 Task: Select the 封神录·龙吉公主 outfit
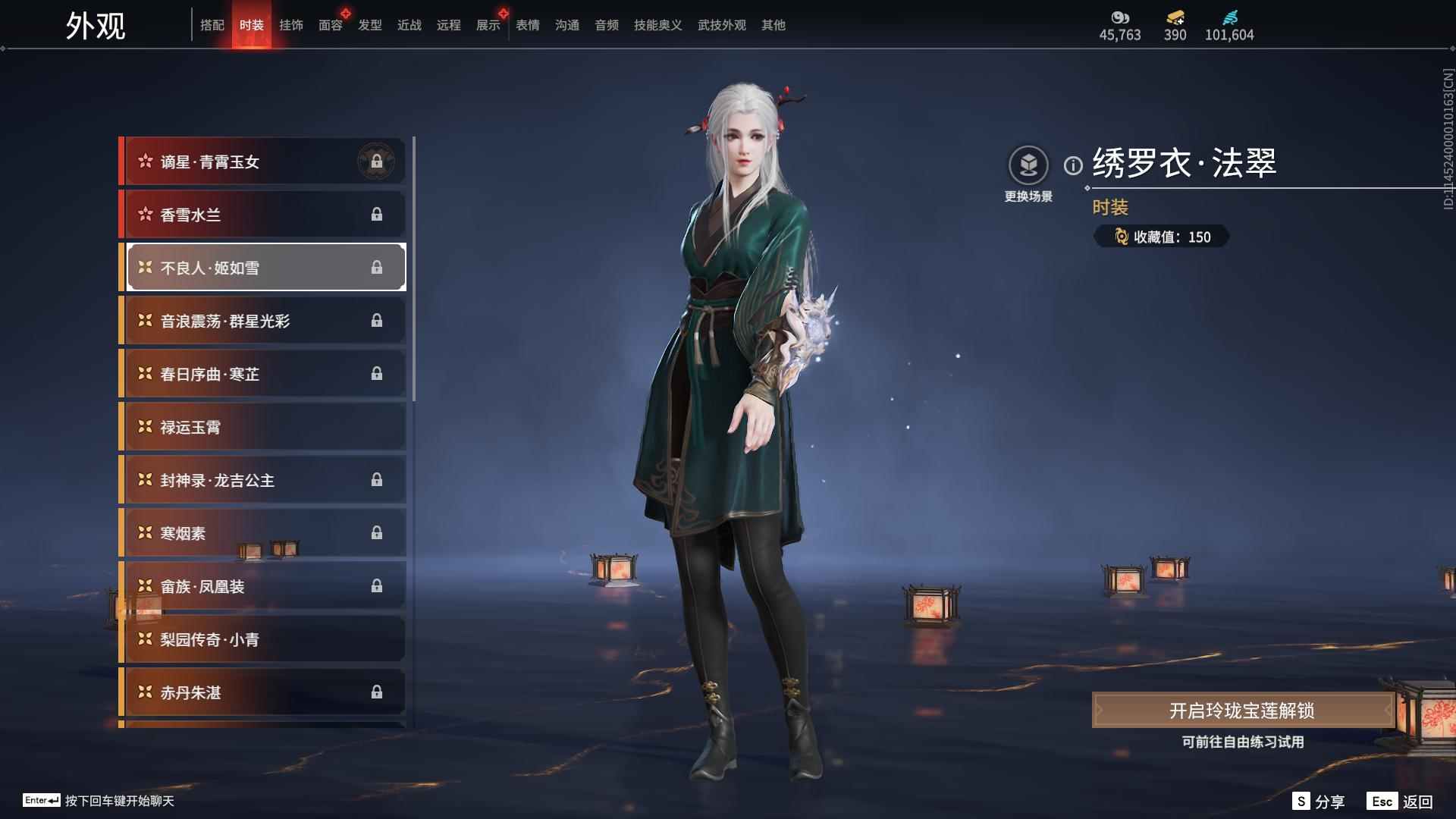[x=262, y=479]
